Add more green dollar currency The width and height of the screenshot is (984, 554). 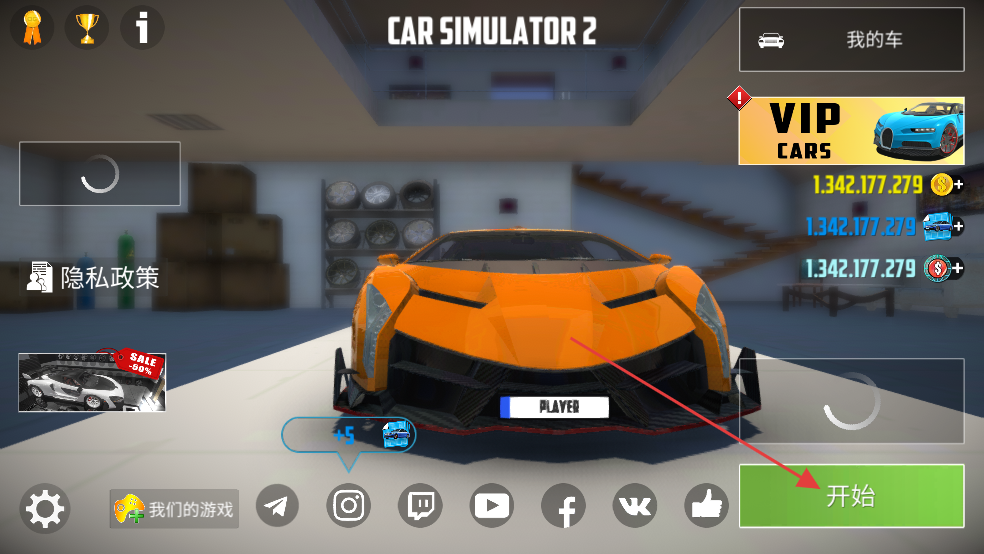click(x=957, y=268)
